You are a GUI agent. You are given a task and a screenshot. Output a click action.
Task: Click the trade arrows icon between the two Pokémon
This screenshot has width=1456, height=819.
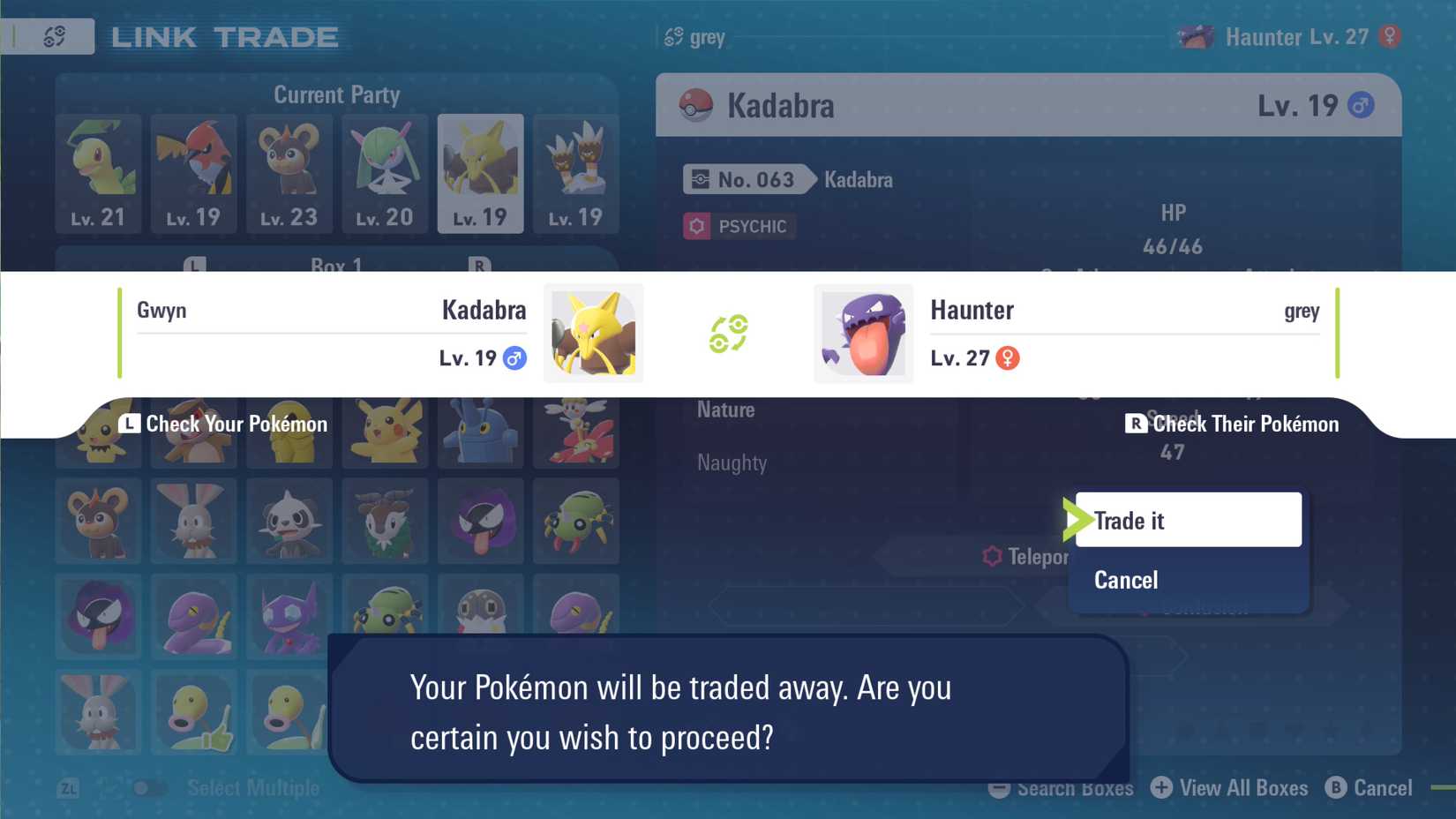point(729,334)
